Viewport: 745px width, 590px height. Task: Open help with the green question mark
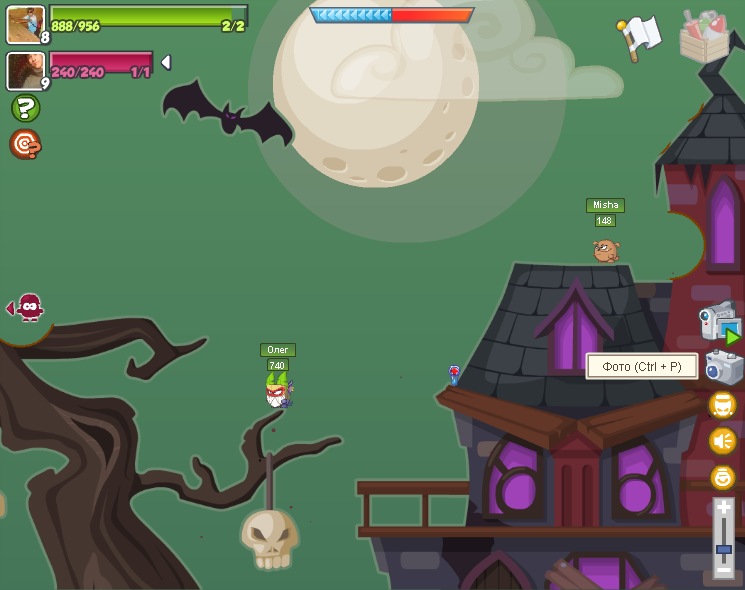25,108
